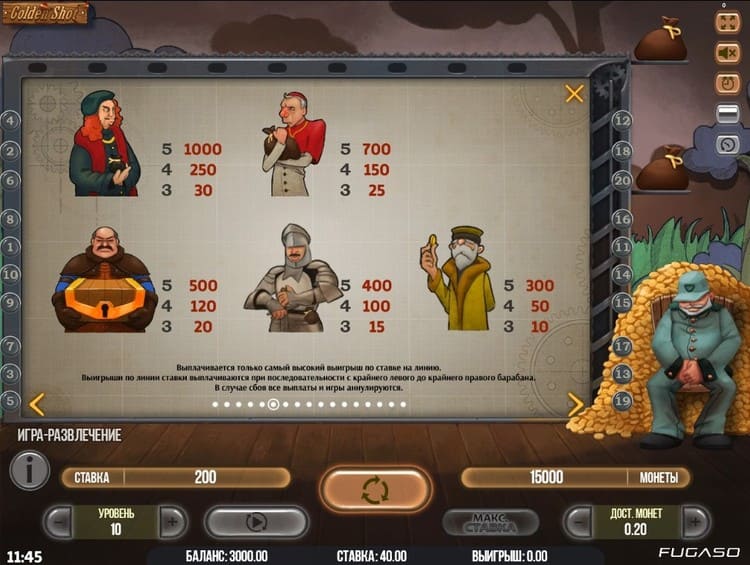The height and width of the screenshot is (565, 750).
Task: Close the paytable with the orange X
Action: tap(574, 94)
